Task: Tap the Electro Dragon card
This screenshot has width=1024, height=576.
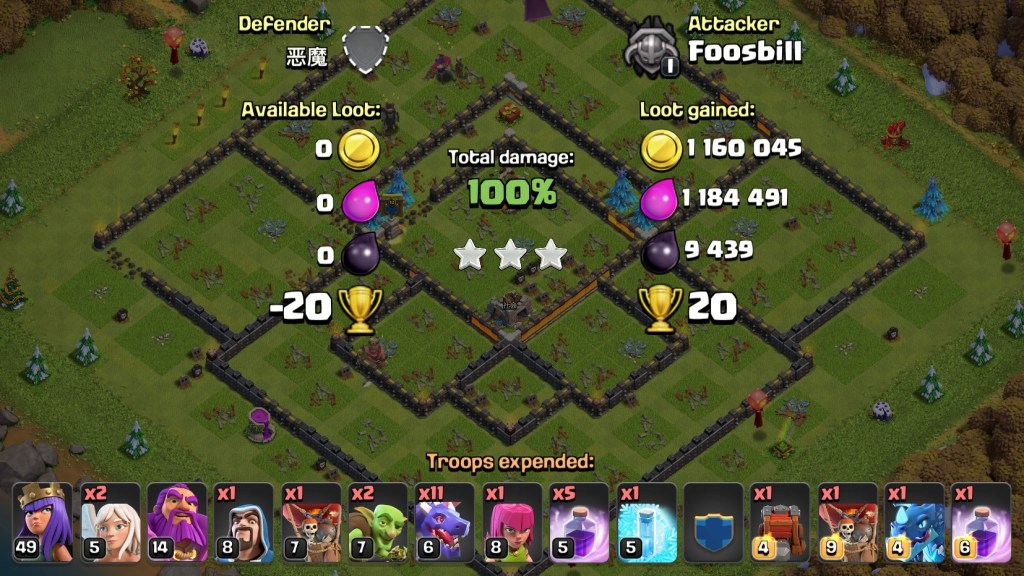Action: click(914, 522)
